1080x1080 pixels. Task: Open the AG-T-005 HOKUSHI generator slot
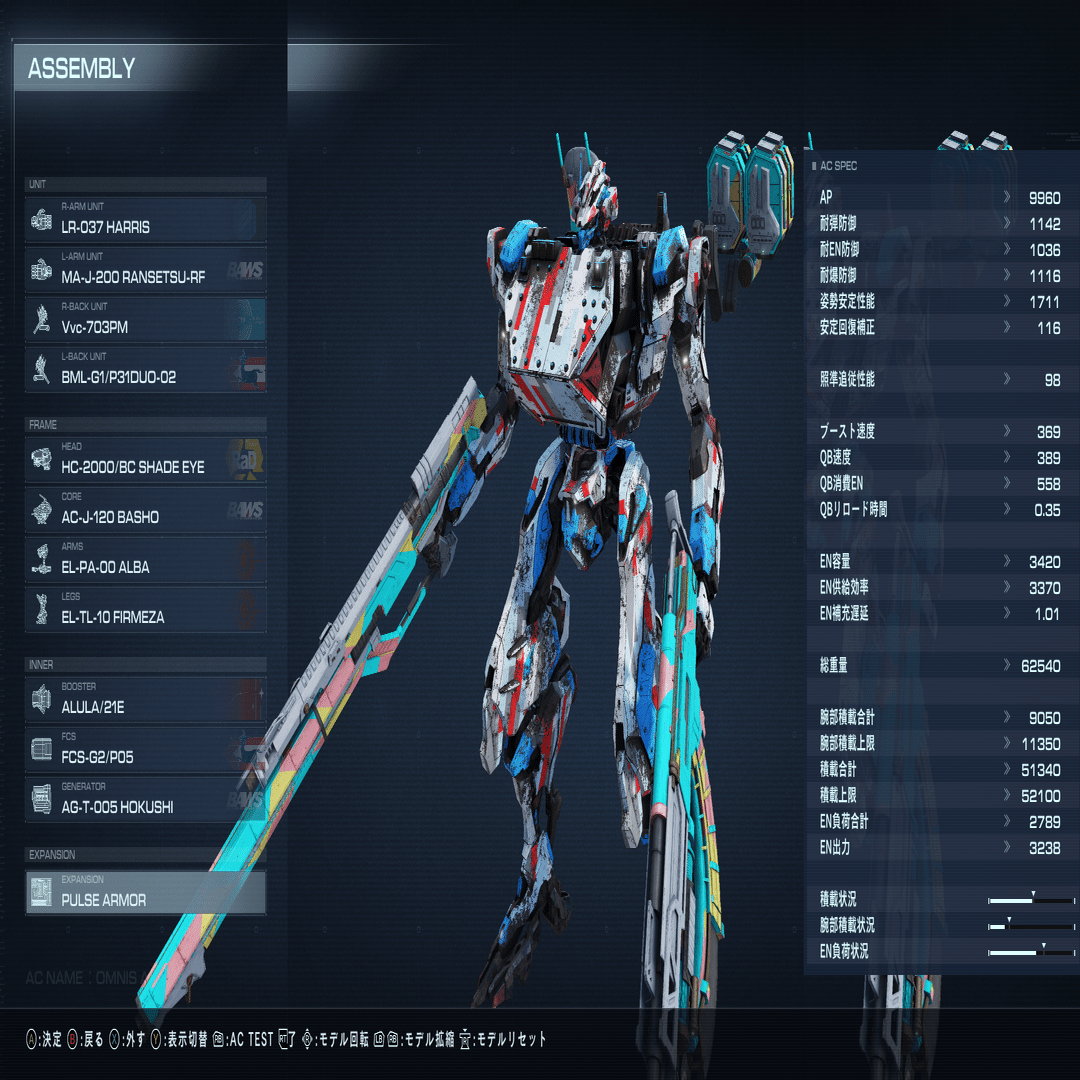click(x=146, y=800)
